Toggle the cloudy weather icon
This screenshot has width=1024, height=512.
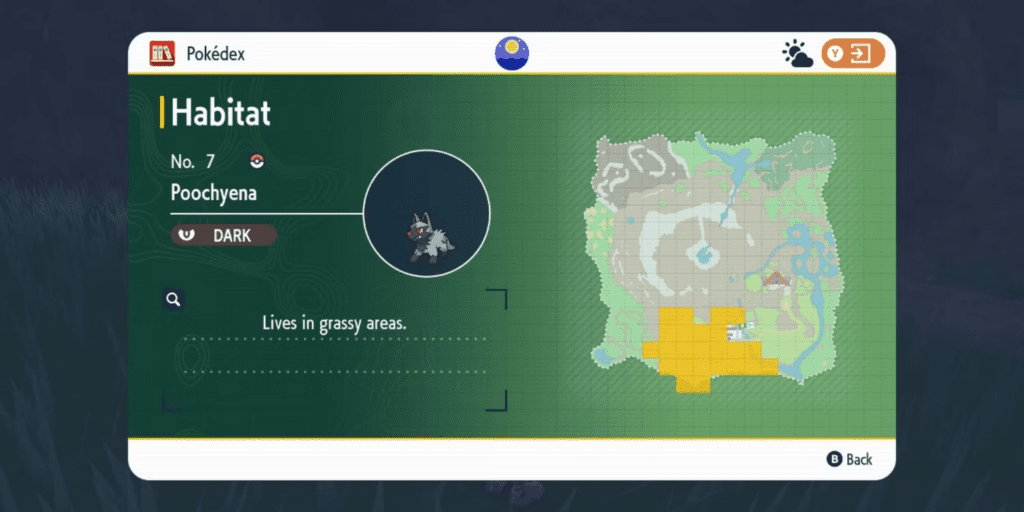pos(797,54)
